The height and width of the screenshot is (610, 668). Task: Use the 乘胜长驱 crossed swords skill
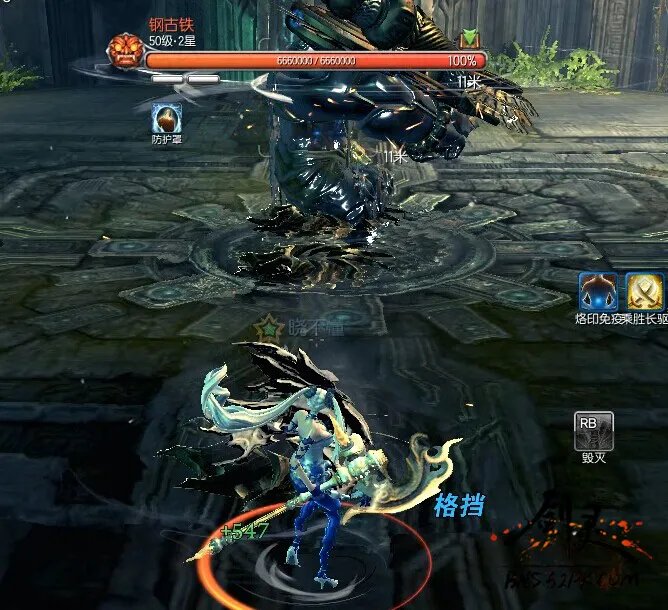646,292
